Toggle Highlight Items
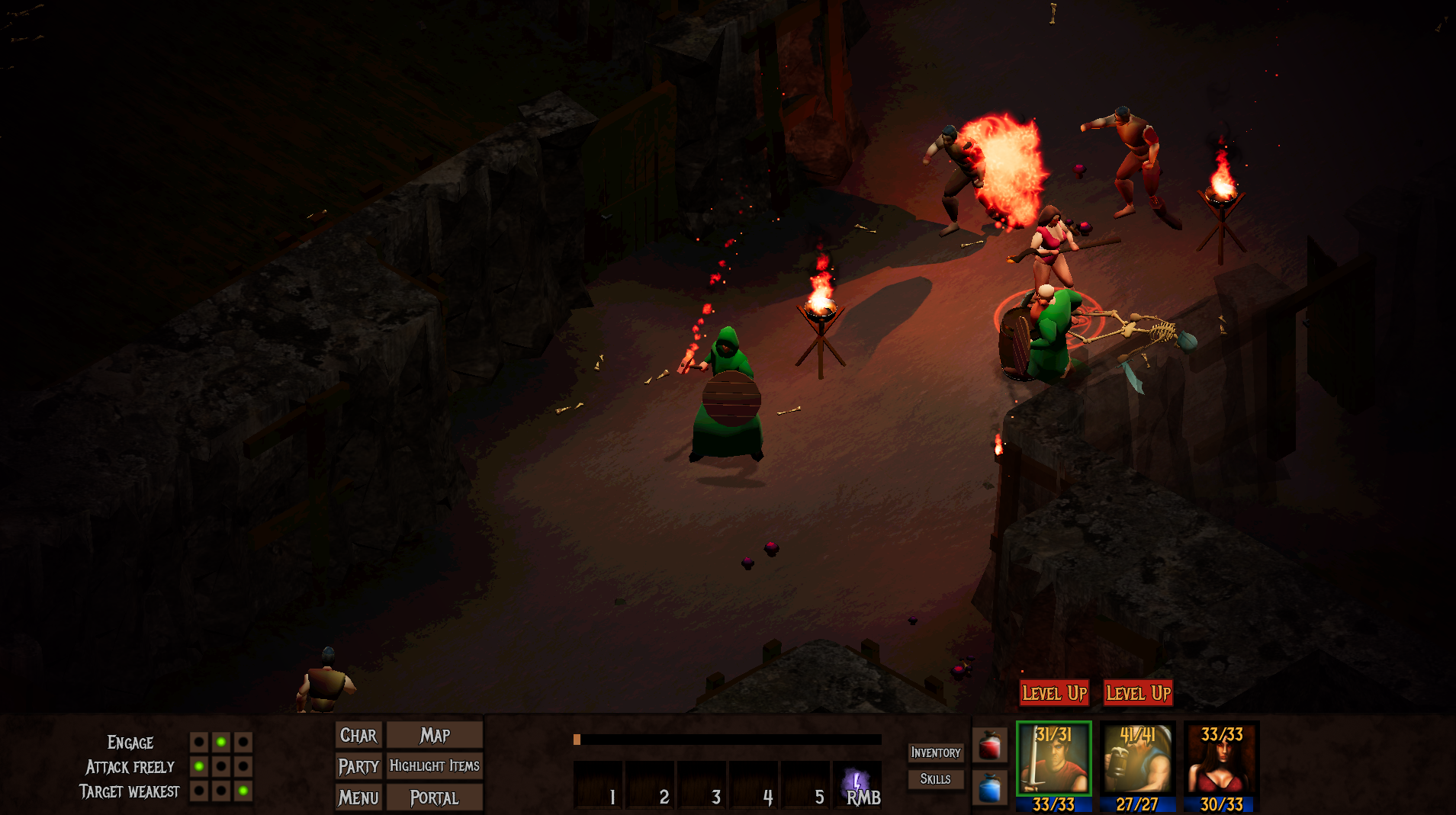Screen dimensions: 1456x815 click(x=435, y=766)
